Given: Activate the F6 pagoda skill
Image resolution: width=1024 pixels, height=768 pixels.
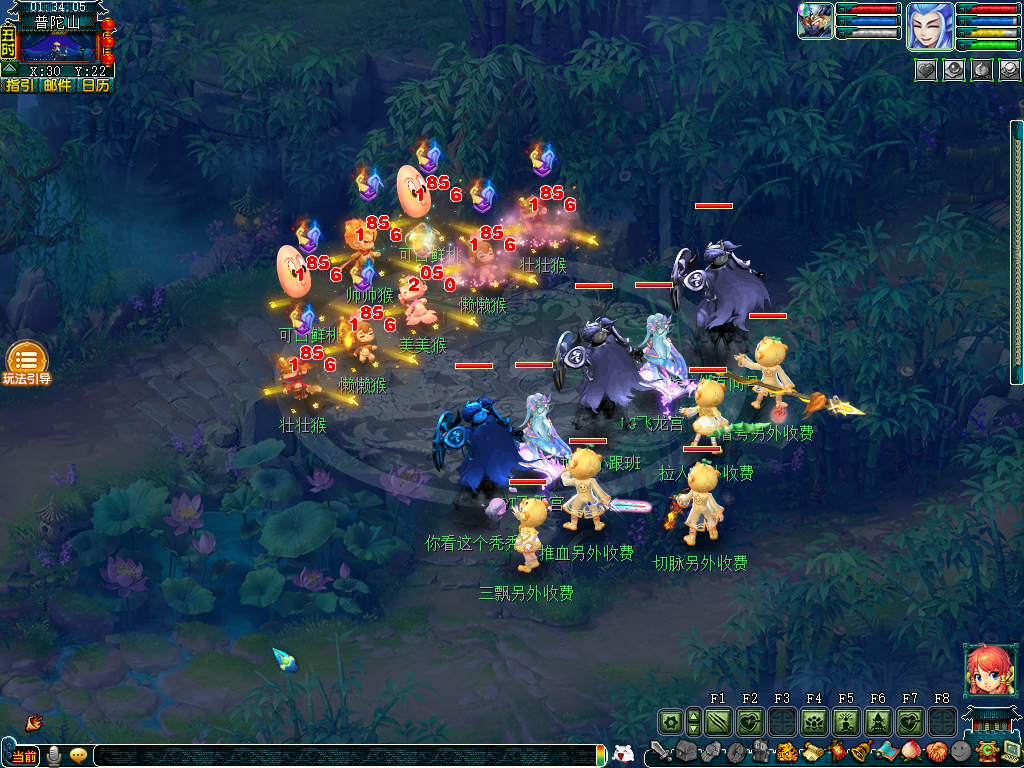Looking at the screenshot, I should [878, 721].
